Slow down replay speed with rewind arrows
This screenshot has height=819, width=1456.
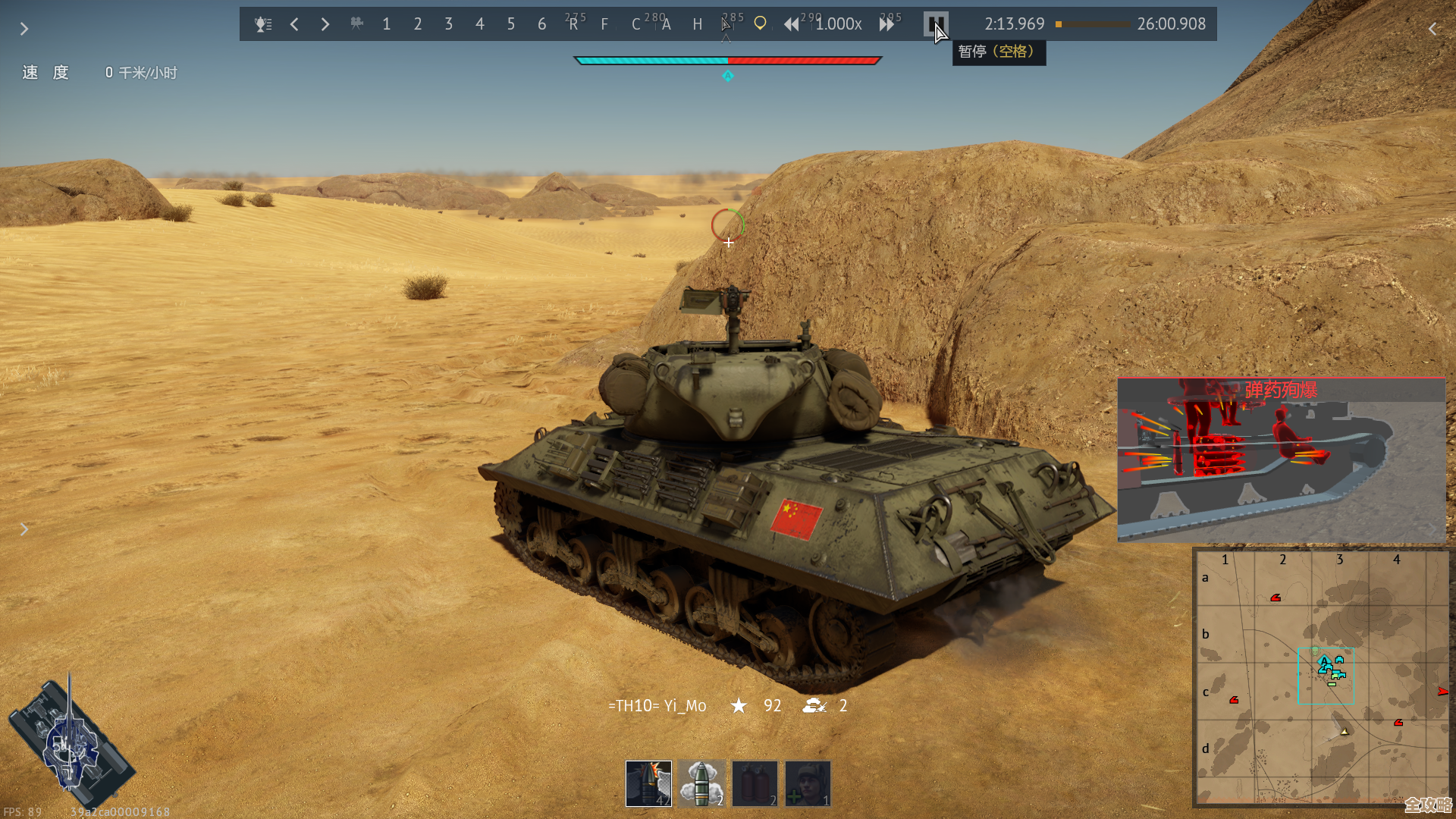791,24
